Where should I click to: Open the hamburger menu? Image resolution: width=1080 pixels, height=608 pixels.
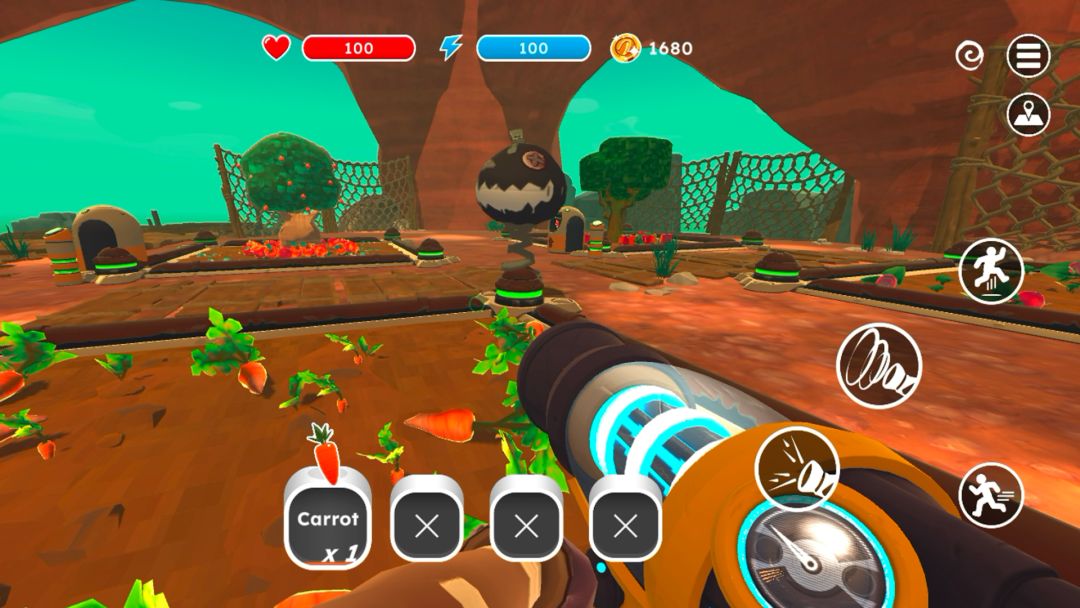pos(1028,56)
